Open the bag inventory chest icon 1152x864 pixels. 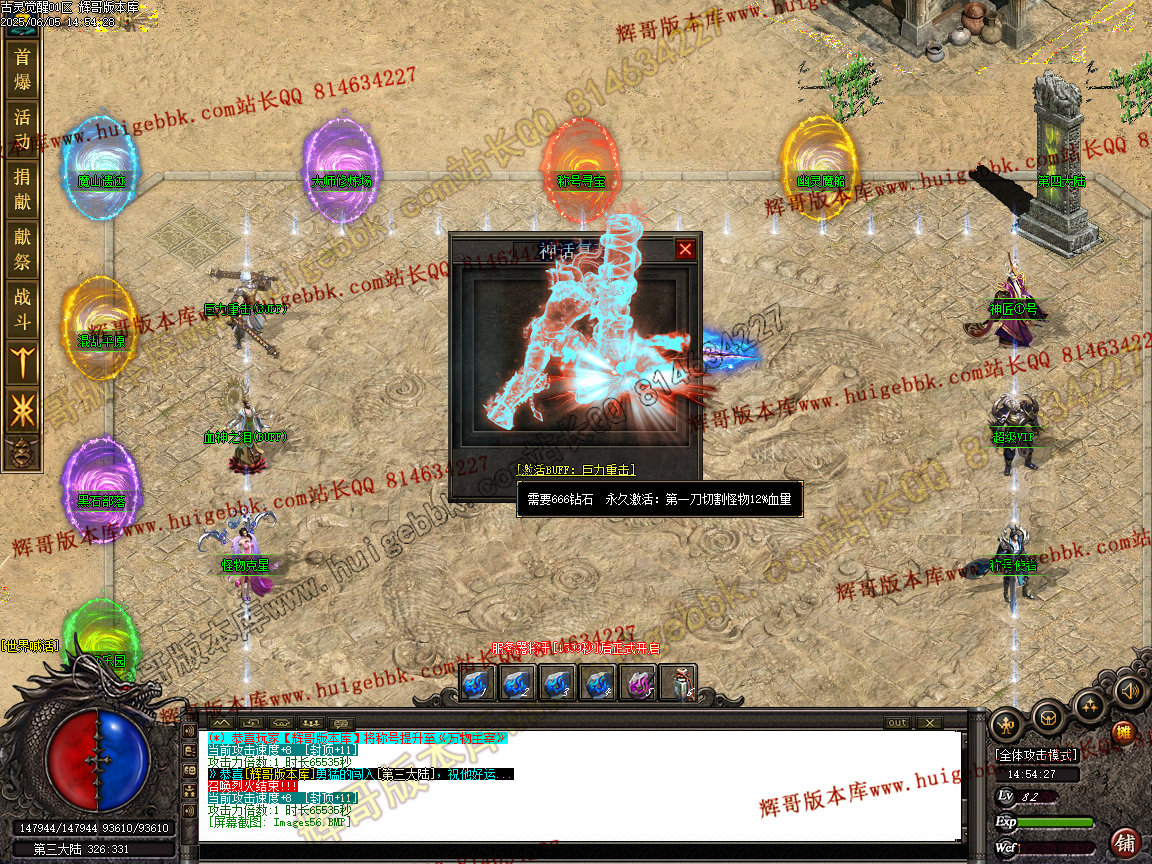1048,716
